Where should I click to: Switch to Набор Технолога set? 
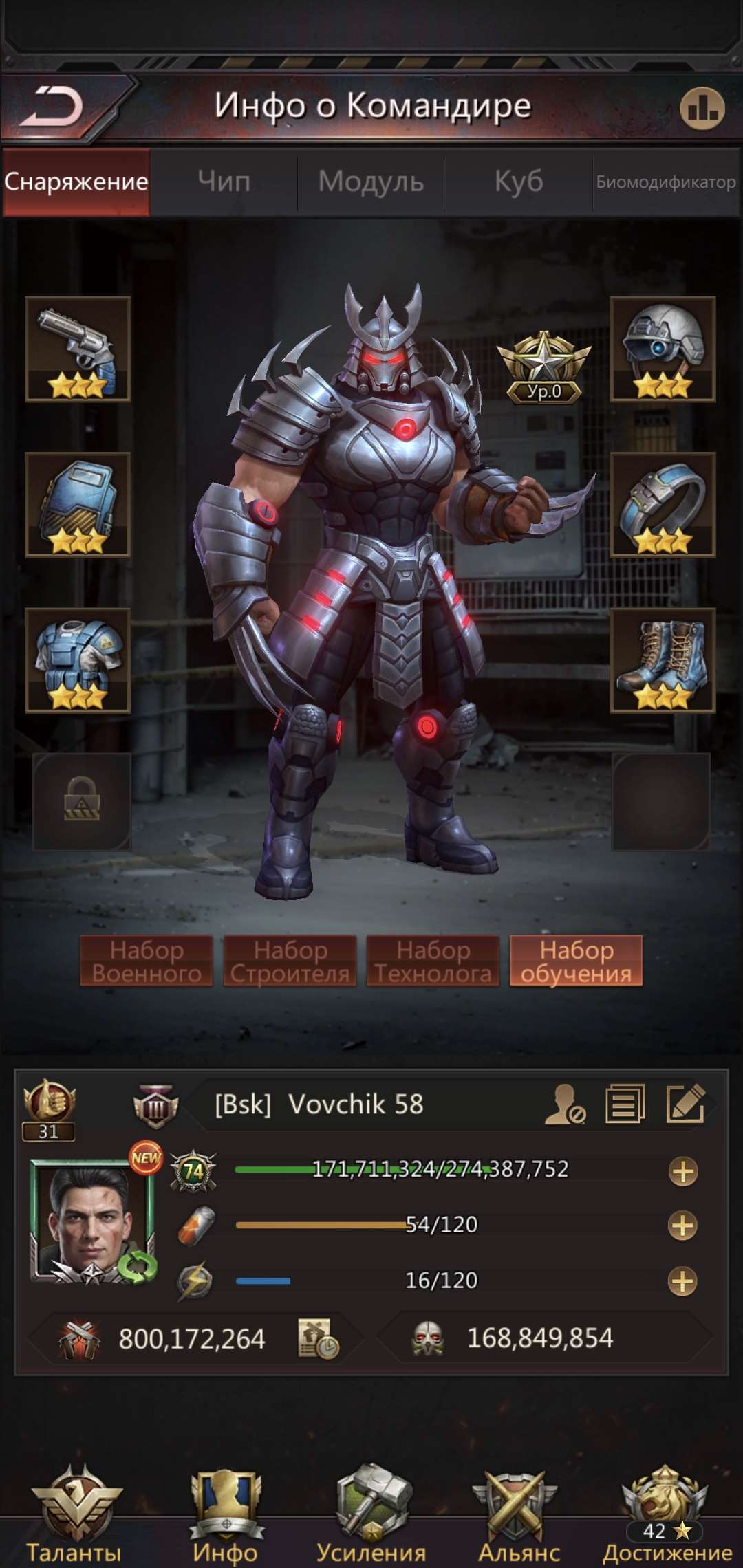pos(433,961)
